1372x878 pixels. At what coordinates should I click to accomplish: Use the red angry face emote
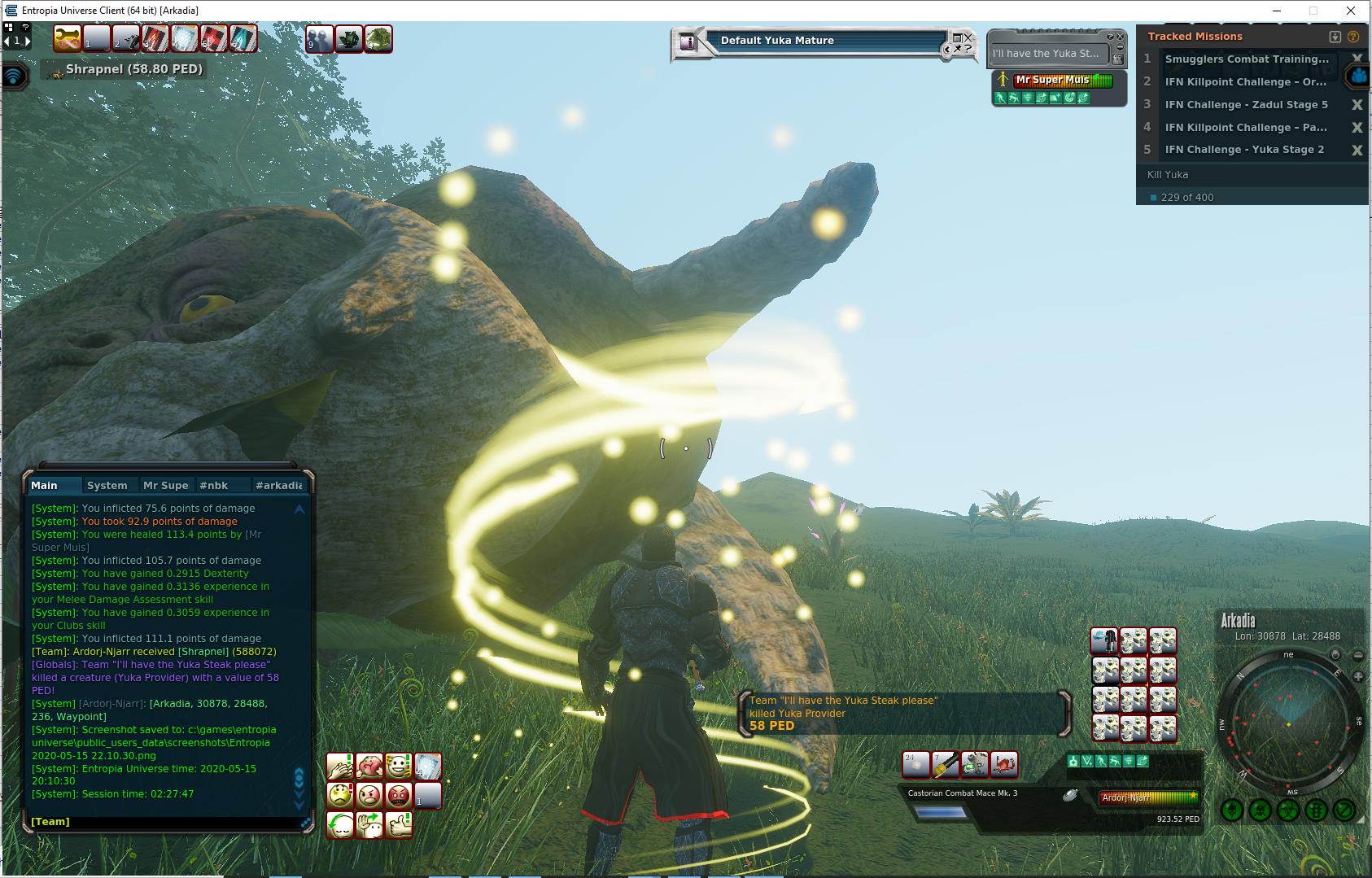(x=398, y=795)
